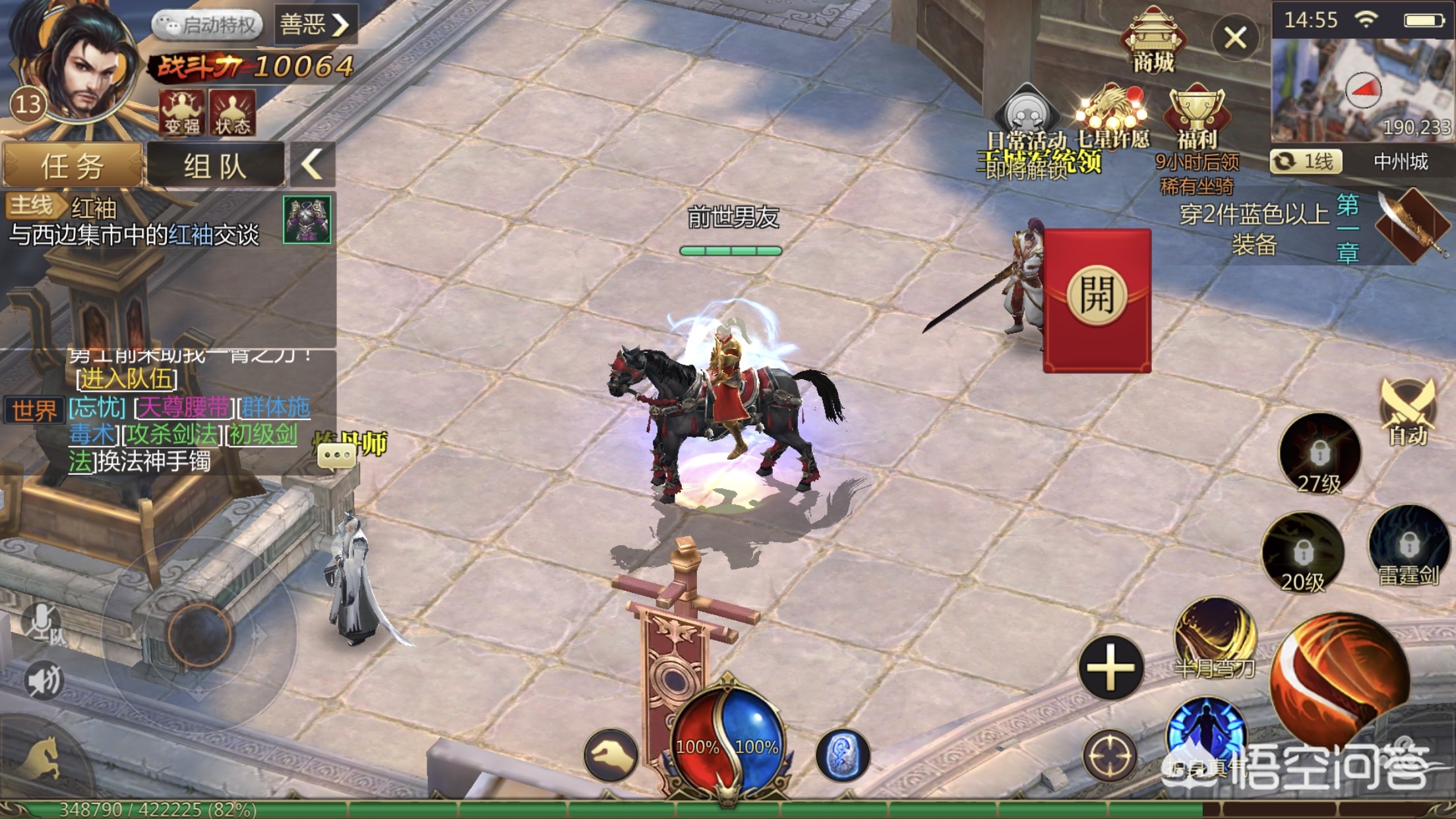Open the 变强 power-up icon
This screenshot has width=1456, height=819.
(x=181, y=112)
